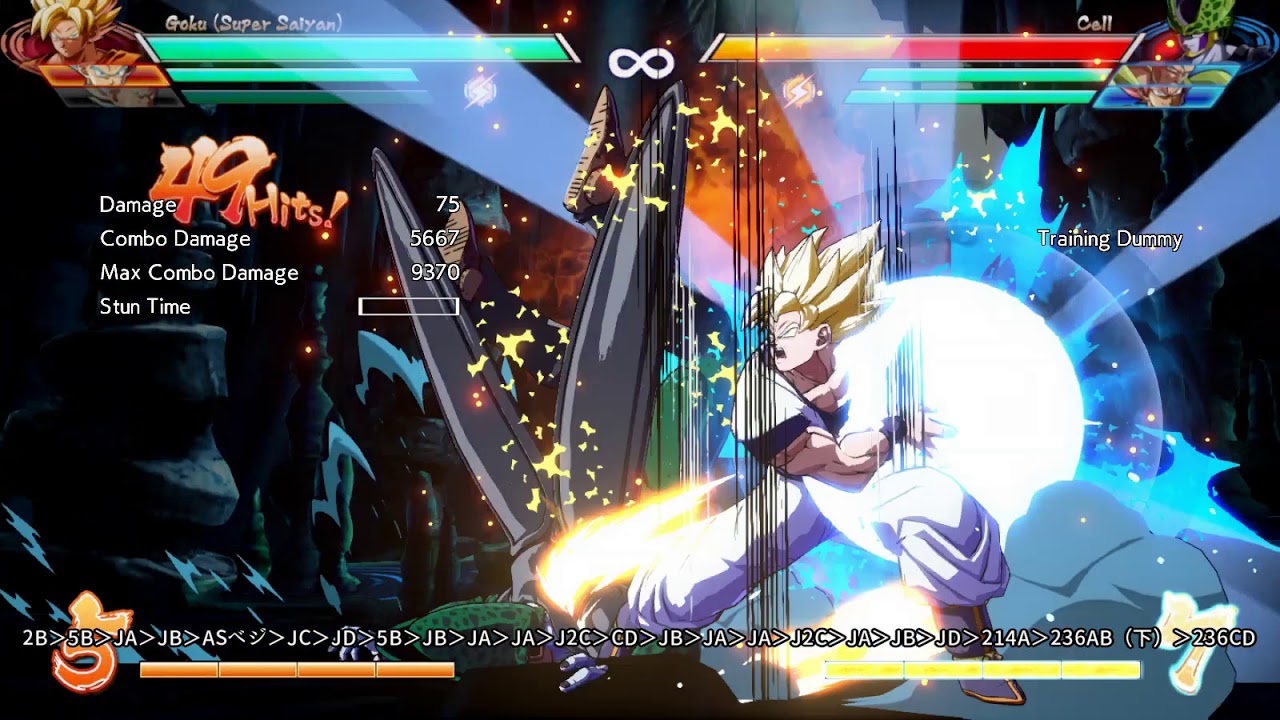Click the infinity timer symbol

coord(640,62)
